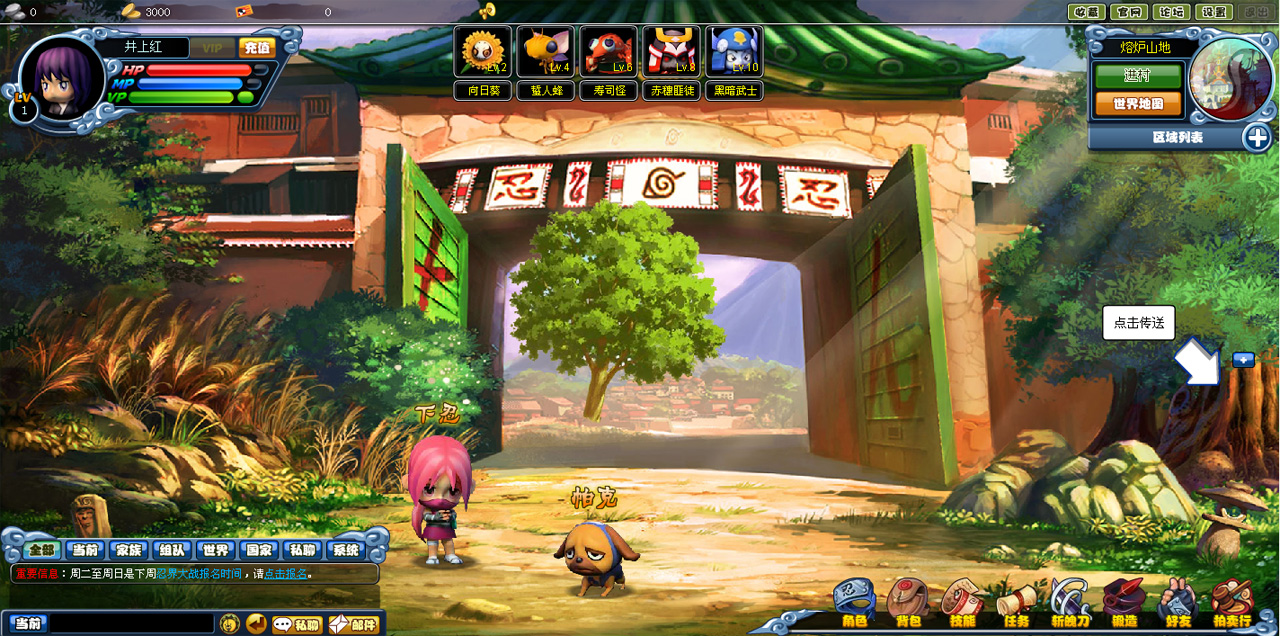Open the 世界地图 world map
This screenshot has width=1280, height=636.
point(1138,104)
